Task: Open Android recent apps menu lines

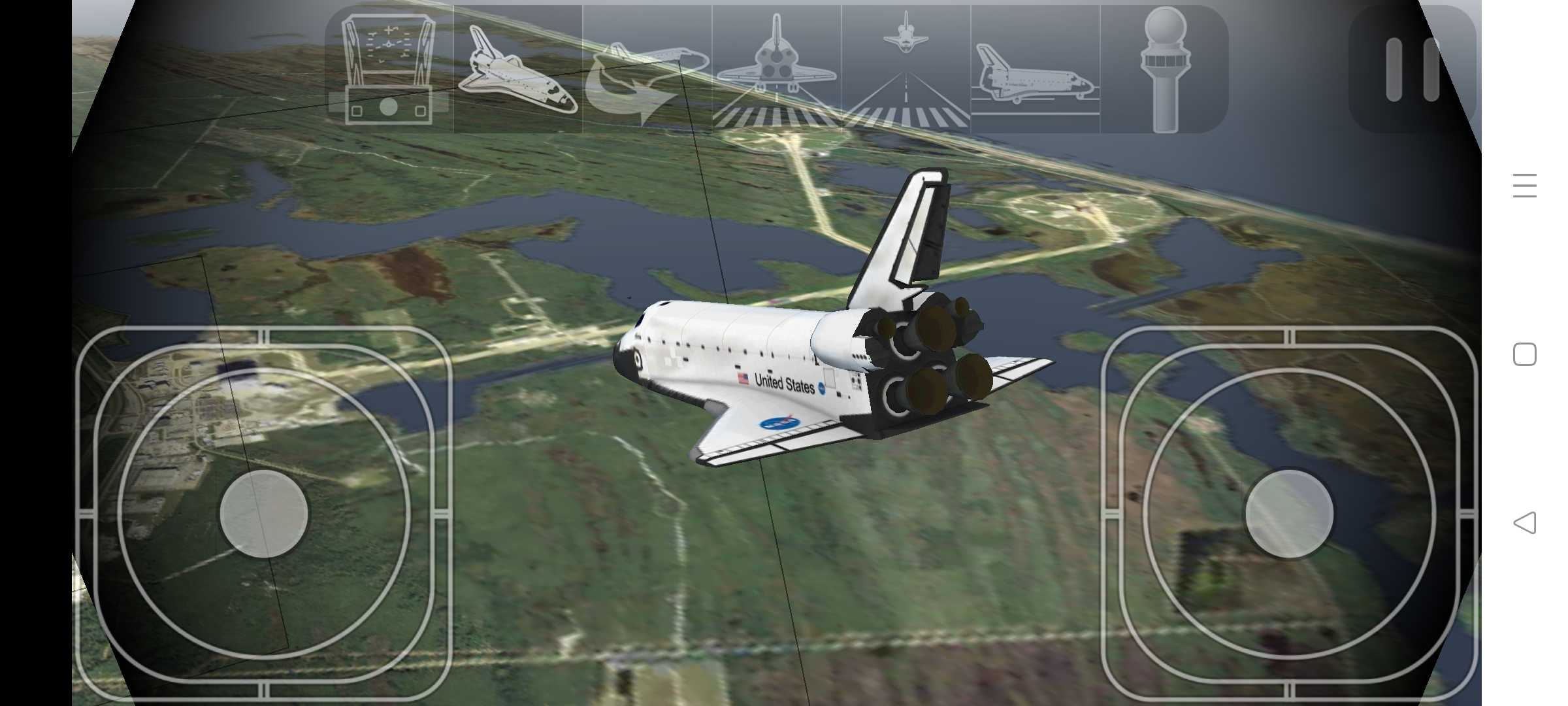Action: coord(1524,186)
